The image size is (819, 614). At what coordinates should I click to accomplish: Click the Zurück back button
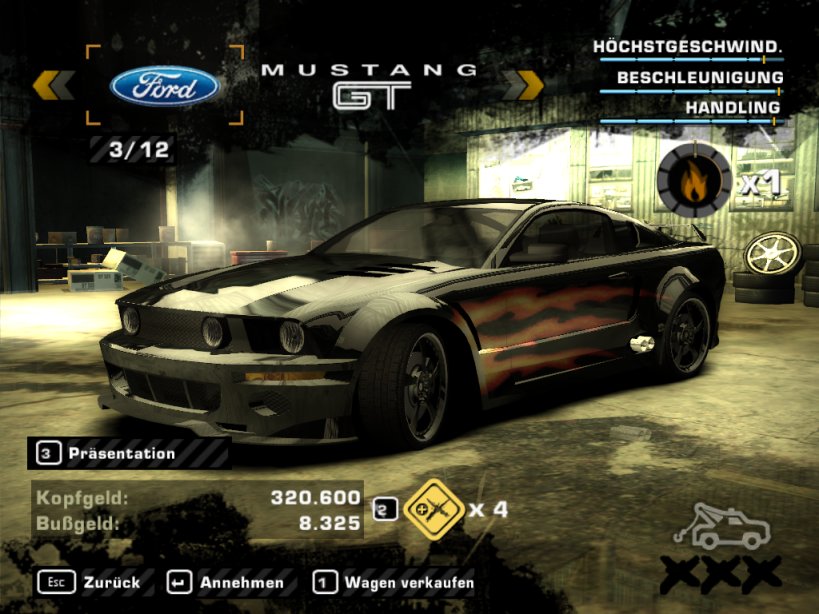click(89, 581)
